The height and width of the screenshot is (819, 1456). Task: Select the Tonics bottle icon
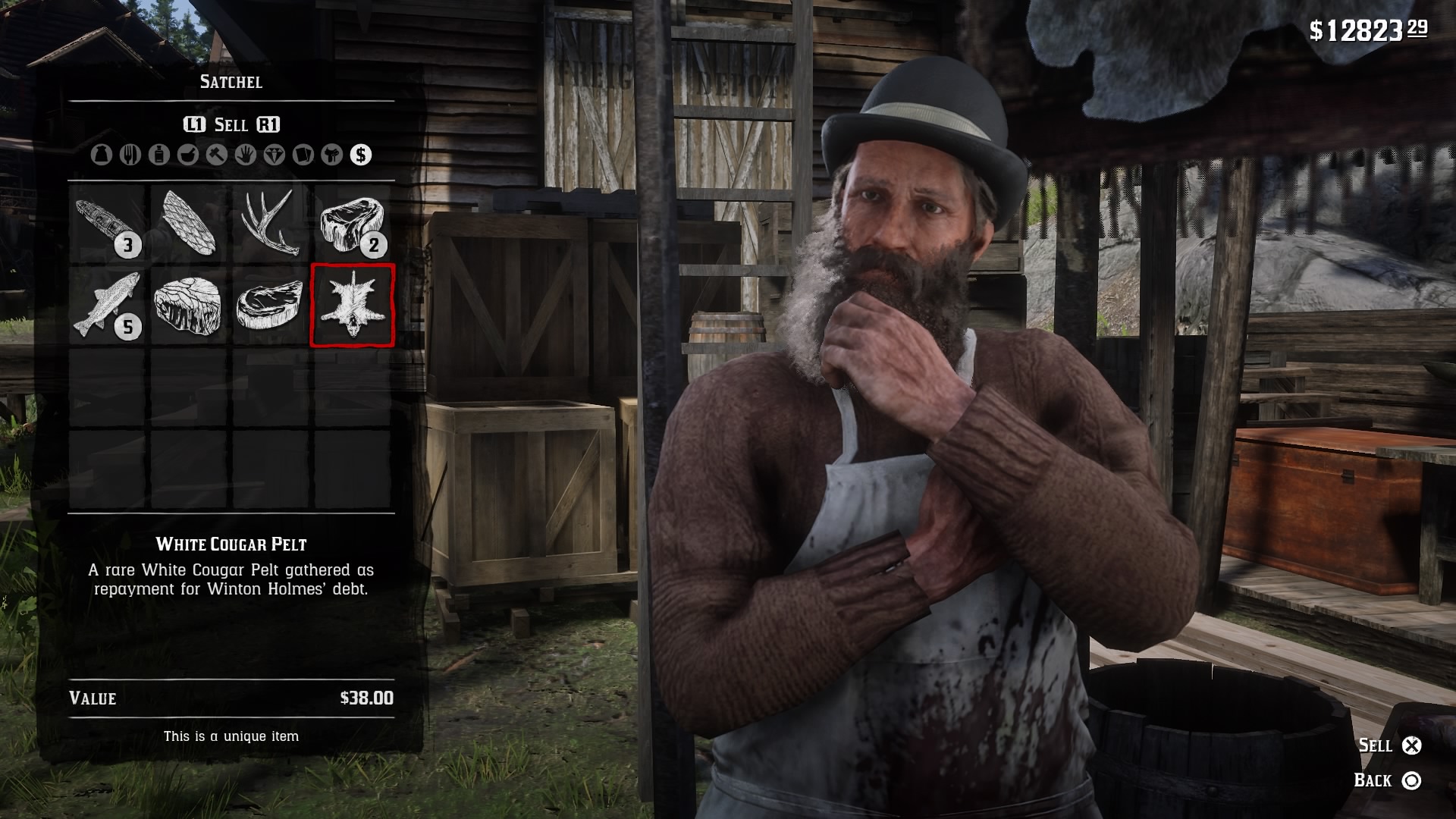[x=158, y=155]
